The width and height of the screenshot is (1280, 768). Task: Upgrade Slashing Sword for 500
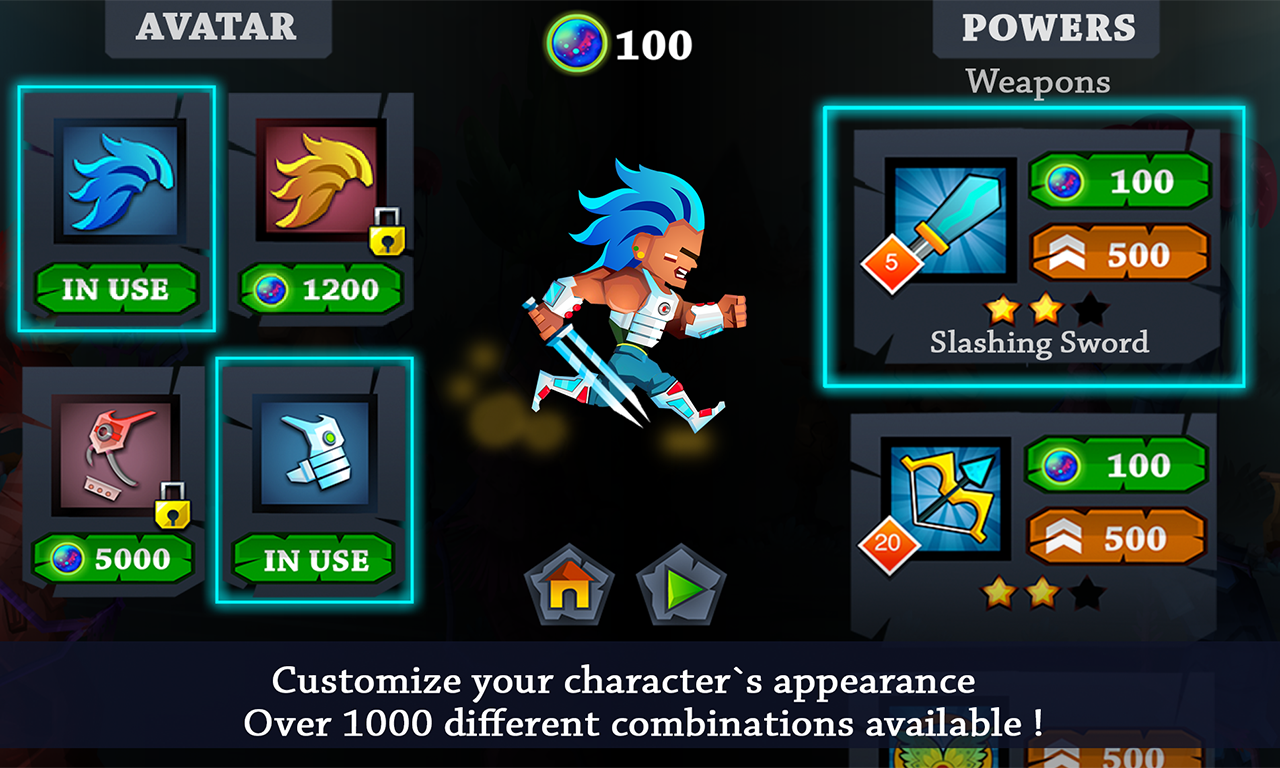(1119, 255)
